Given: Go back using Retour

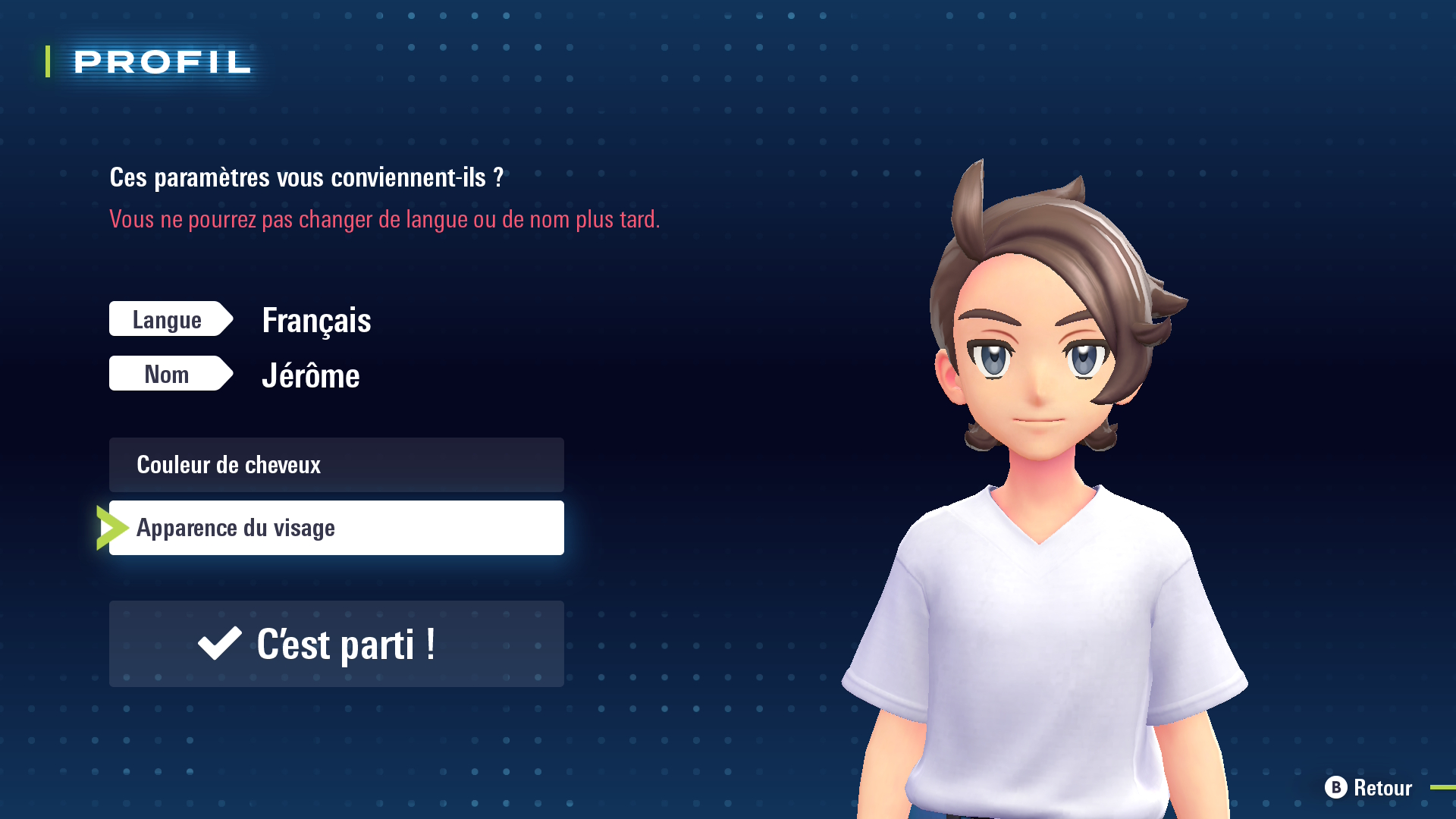Looking at the screenshot, I should 1369,788.
